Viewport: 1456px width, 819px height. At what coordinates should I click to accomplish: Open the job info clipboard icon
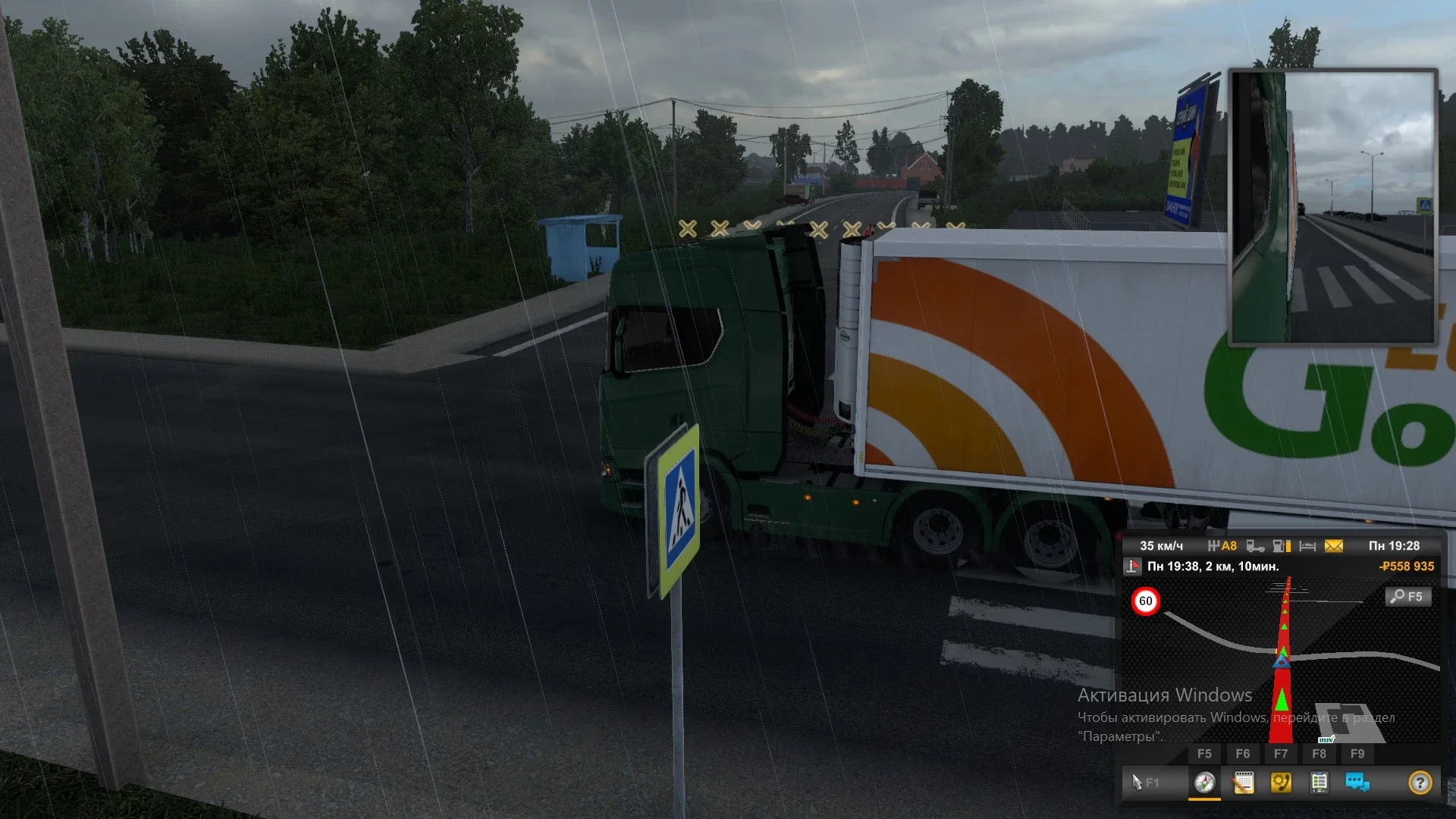[1319, 783]
